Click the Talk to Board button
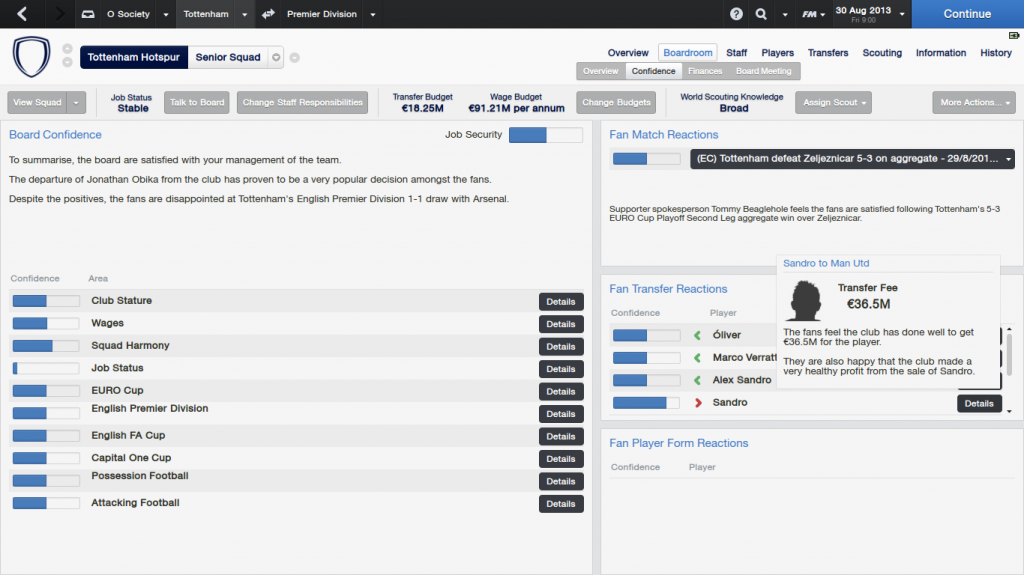The height and width of the screenshot is (575, 1024). 197,102
